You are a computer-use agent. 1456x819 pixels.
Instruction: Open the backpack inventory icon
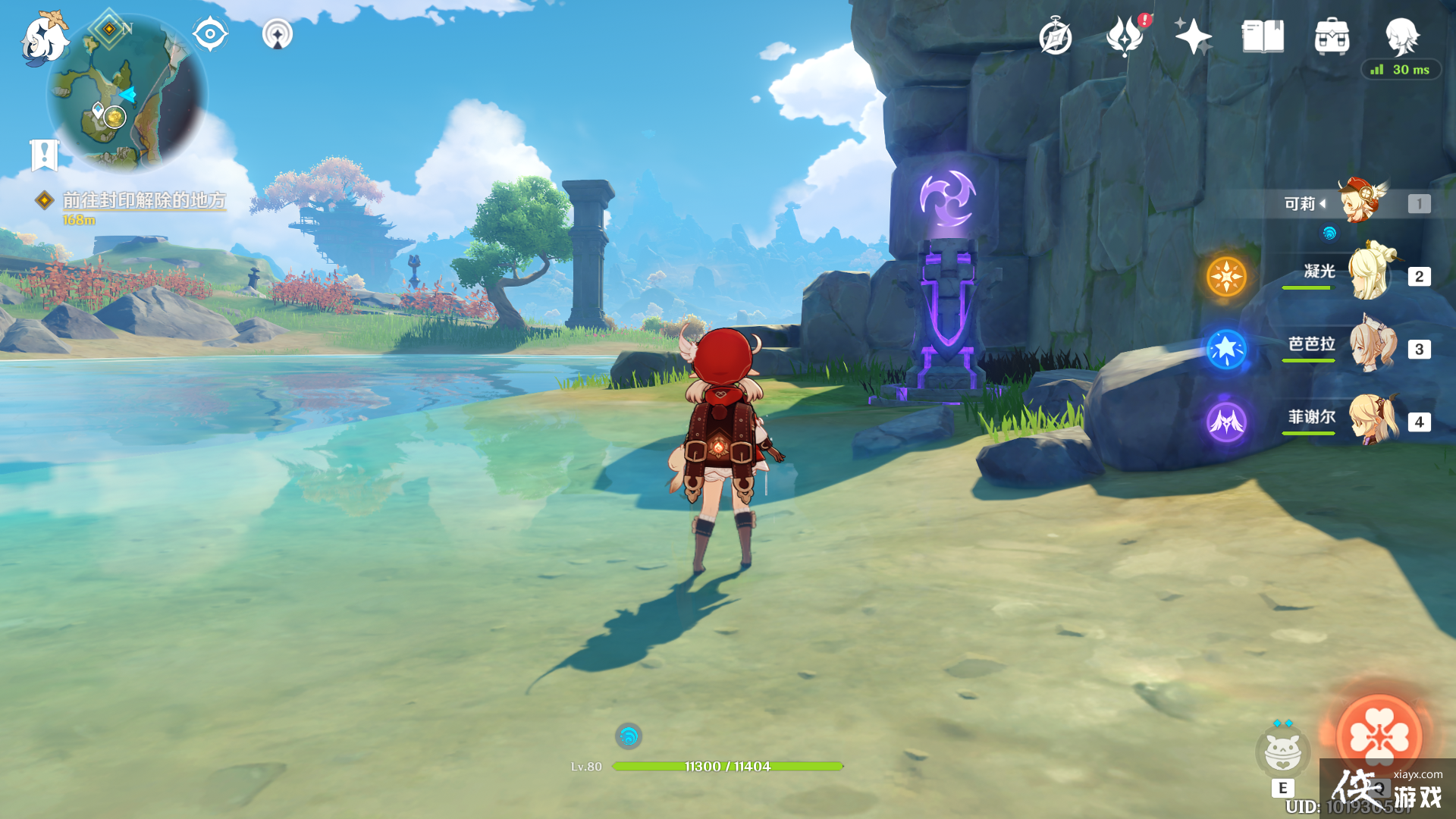(1332, 37)
